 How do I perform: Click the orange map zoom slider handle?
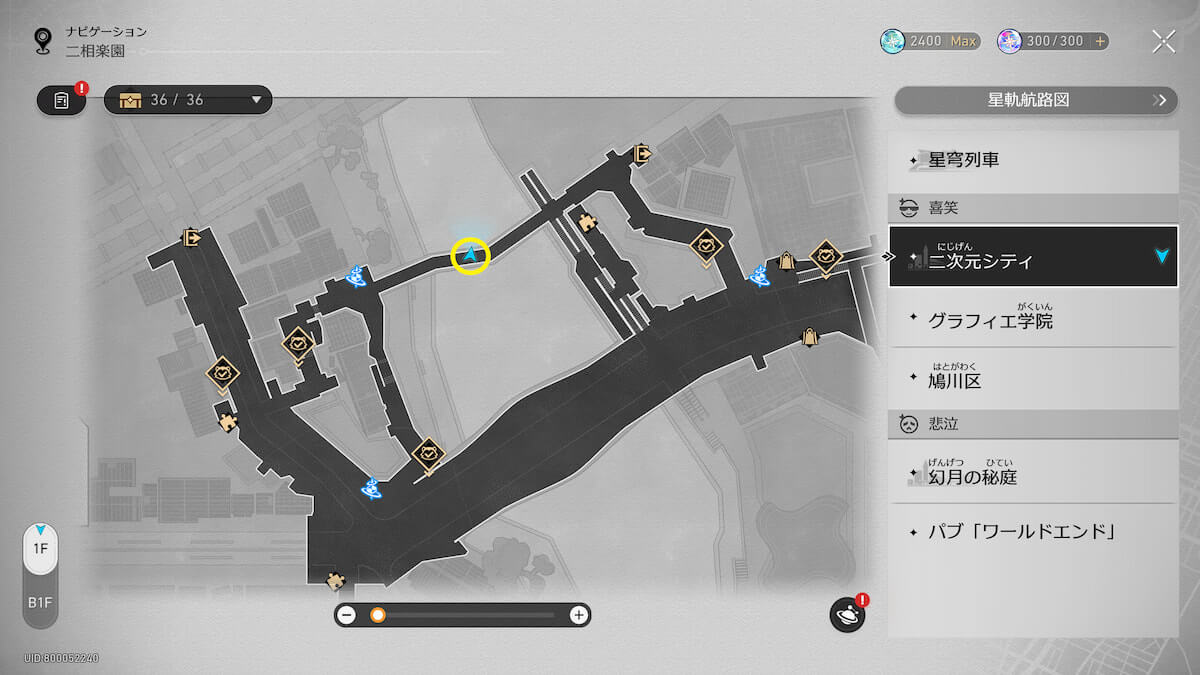pyautogui.click(x=378, y=615)
